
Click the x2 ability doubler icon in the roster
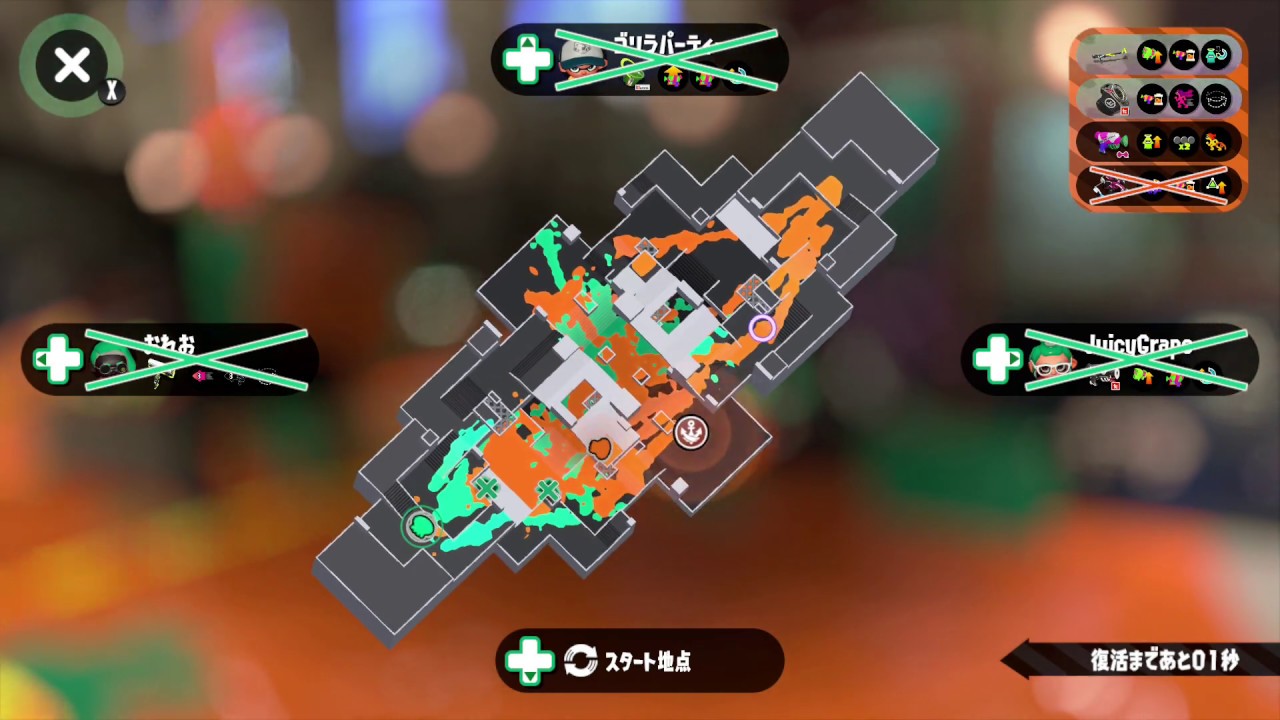(1183, 144)
